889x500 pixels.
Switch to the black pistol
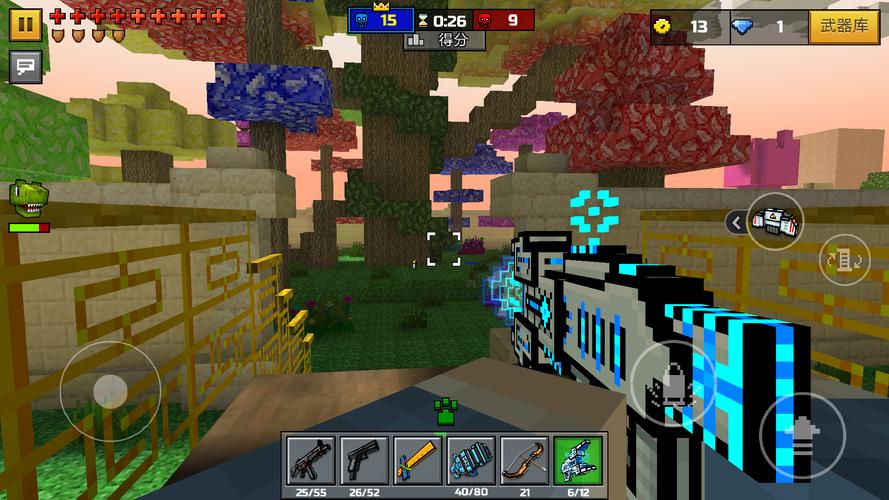(x=363, y=459)
